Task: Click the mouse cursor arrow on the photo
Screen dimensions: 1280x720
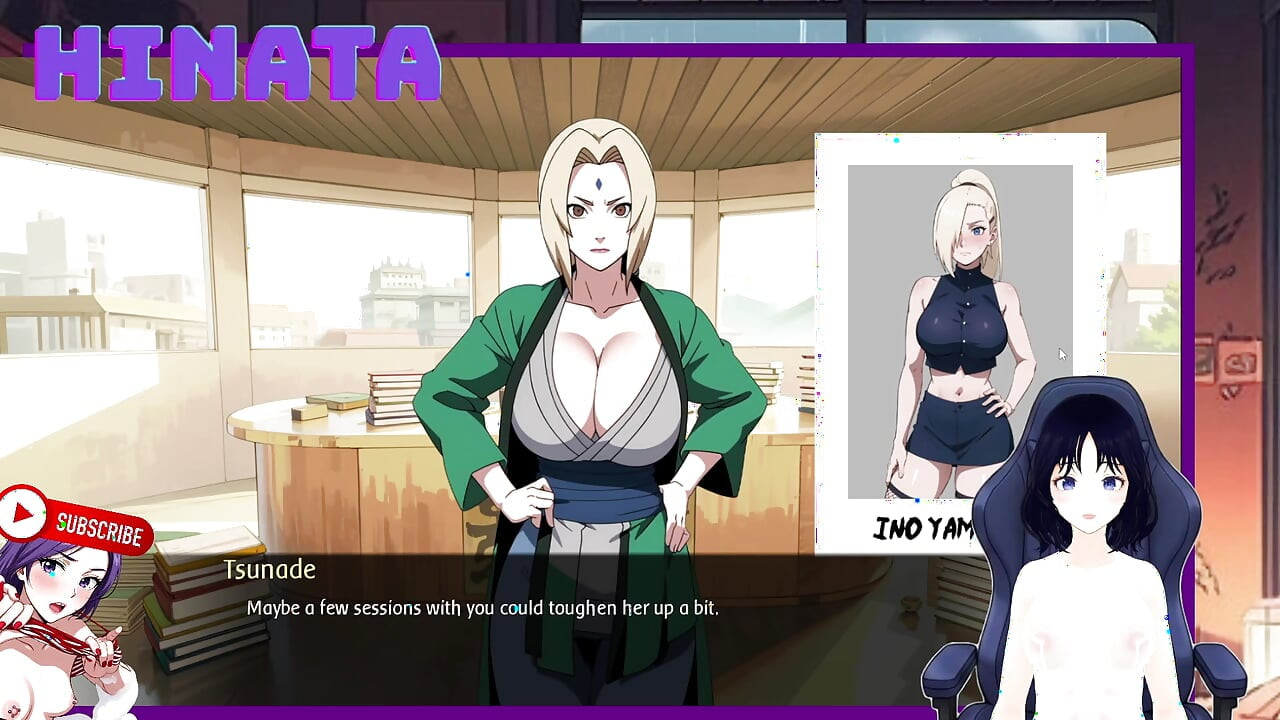Action: [1061, 353]
